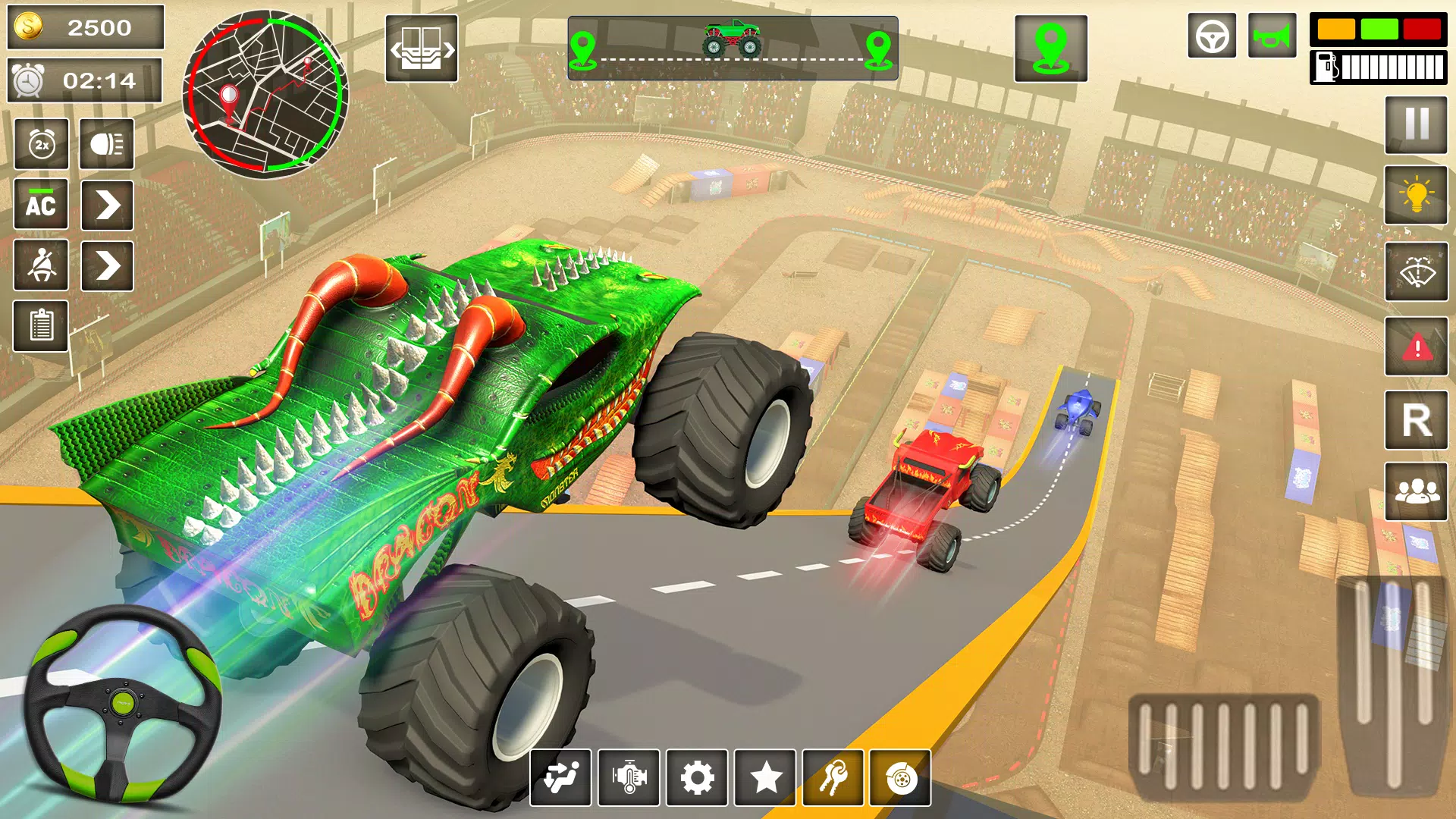The image size is (1456, 819).
Task: Switch the camera view button
Action: [422, 49]
